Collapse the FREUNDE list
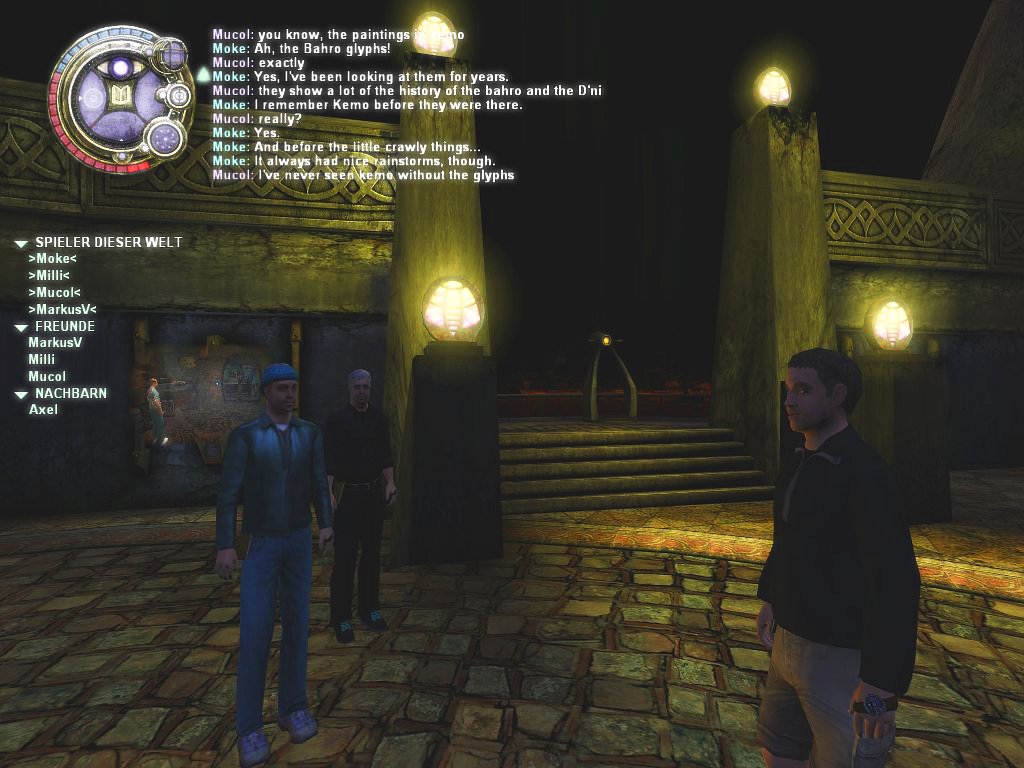 (x=21, y=327)
